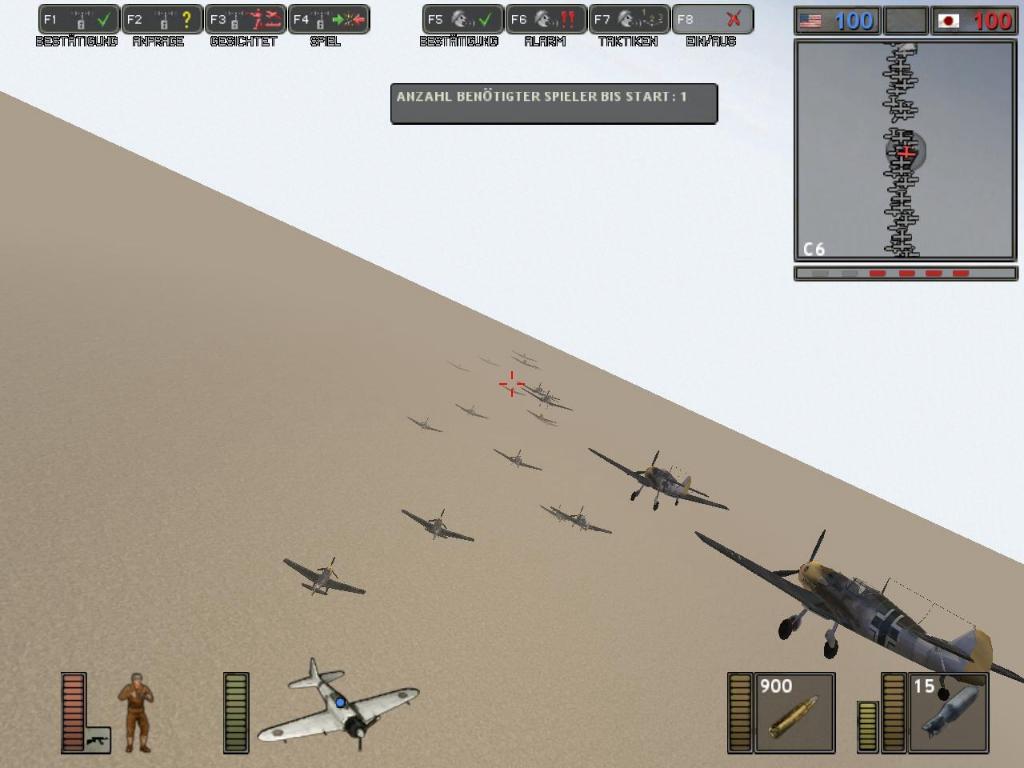This screenshot has width=1024, height=768.
Task: Select the F2 Anfrage radio command
Action: coord(162,19)
